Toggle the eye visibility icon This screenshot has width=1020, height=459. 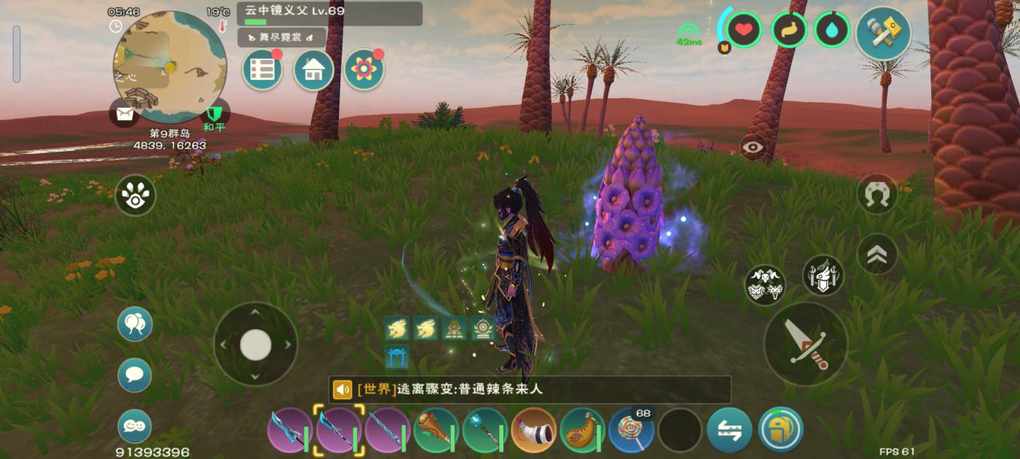click(x=752, y=148)
